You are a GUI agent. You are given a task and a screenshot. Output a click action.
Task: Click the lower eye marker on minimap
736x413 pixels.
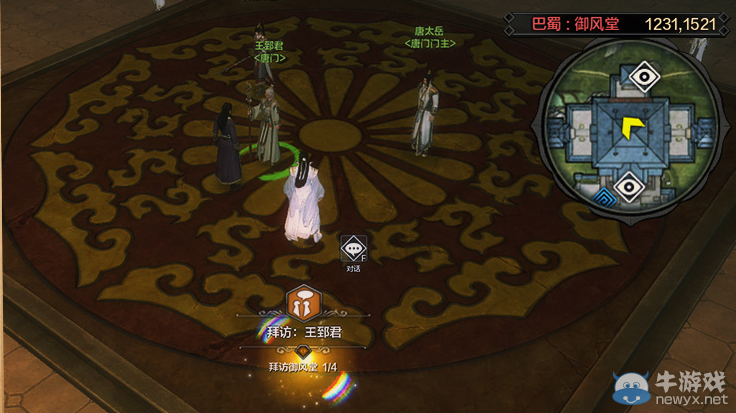tap(629, 185)
